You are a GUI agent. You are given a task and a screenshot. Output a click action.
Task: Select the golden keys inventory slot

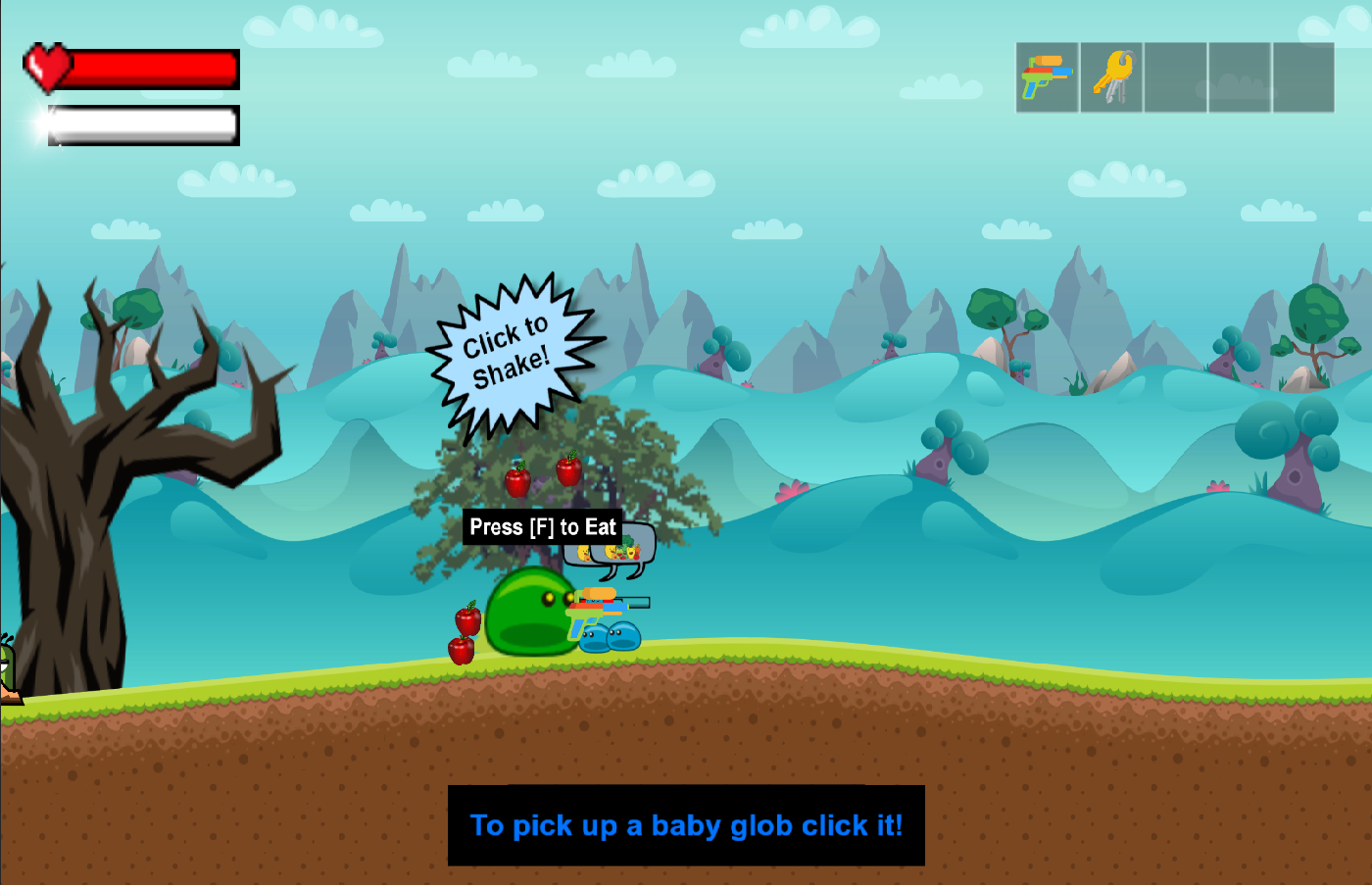pyautogui.click(x=1111, y=77)
